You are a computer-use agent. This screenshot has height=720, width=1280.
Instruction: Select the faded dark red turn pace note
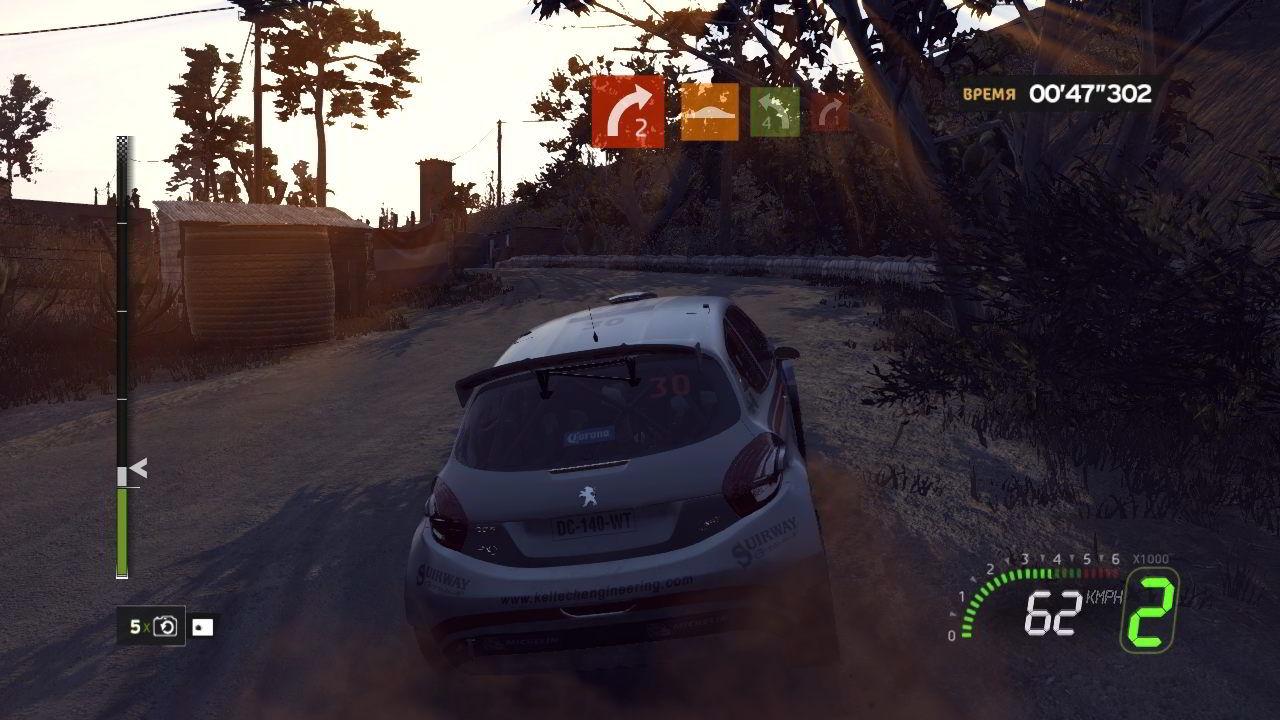[829, 112]
